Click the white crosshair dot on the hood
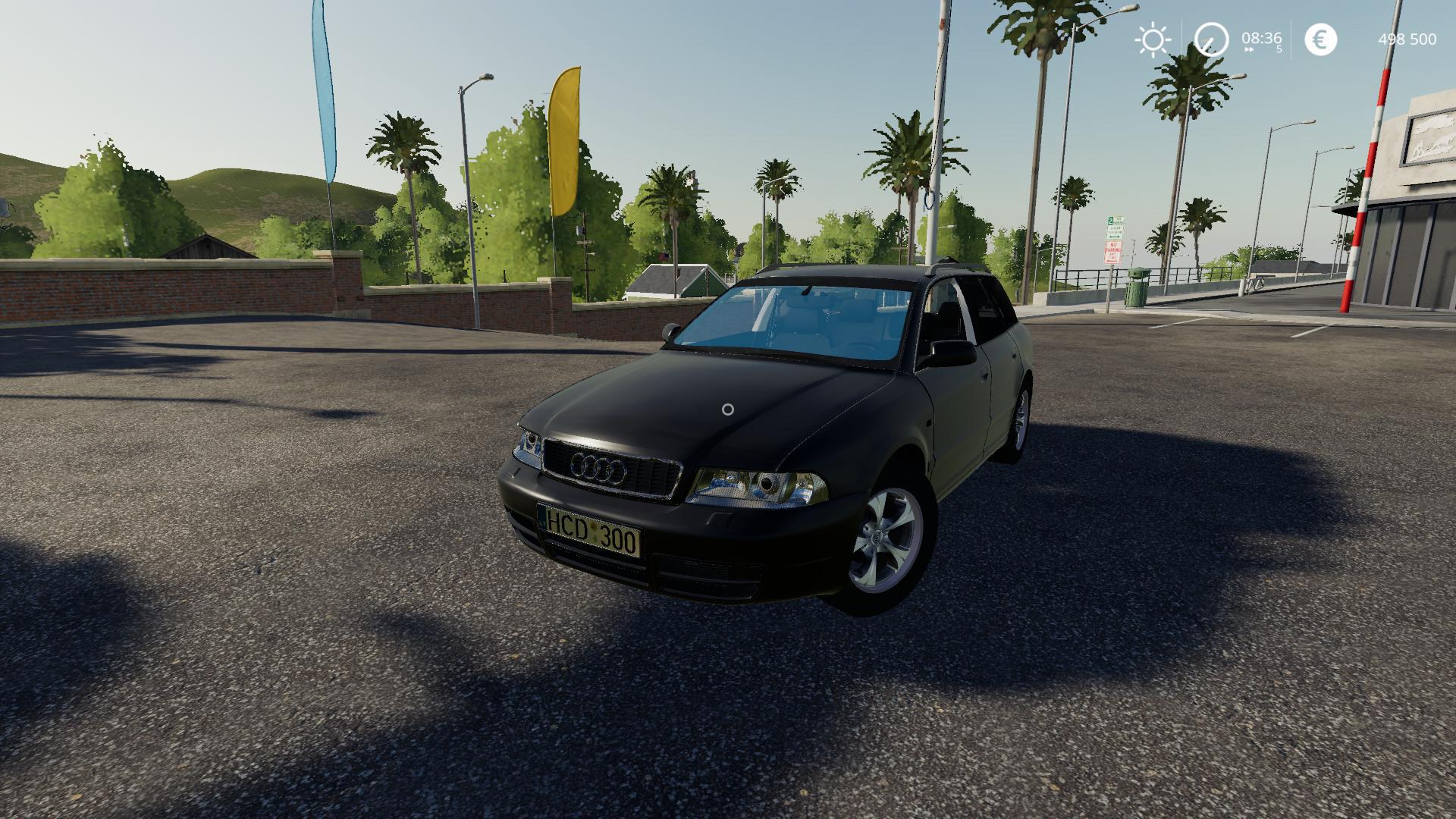The image size is (1456, 819). point(729,411)
